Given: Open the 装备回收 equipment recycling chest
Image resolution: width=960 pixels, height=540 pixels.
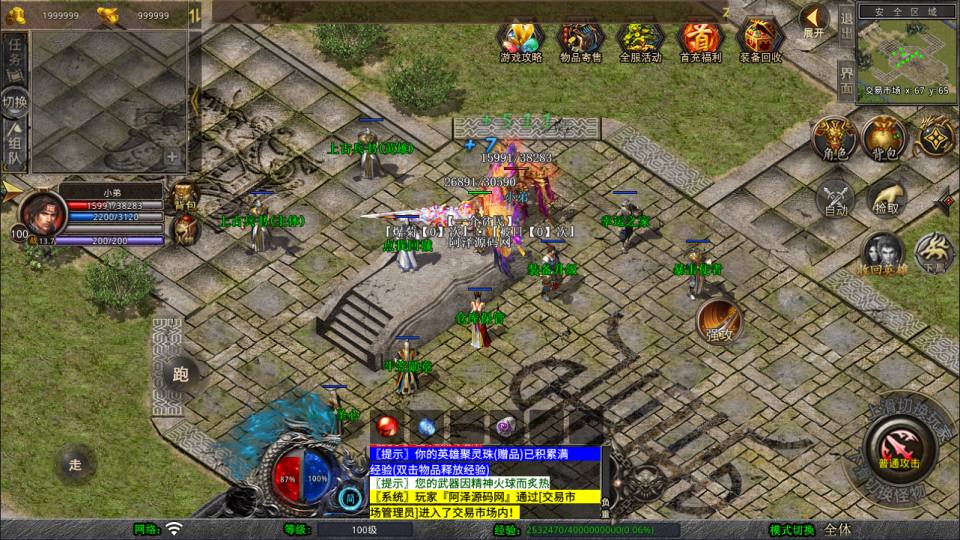Looking at the screenshot, I should [x=761, y=38].
